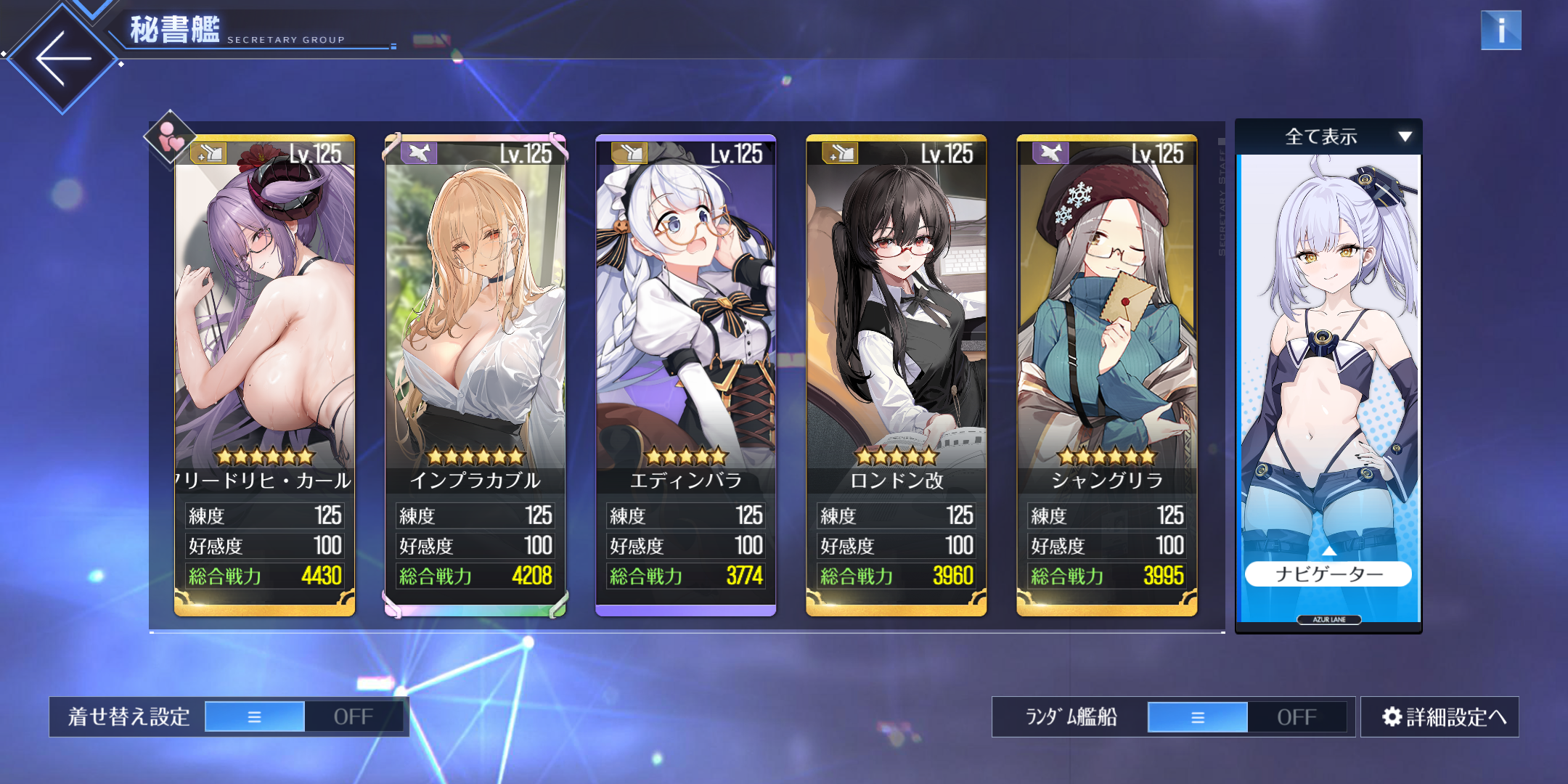Click the ナビゲーター navigator button
This screenshot has height=784, width=1568.
pos(1328,574)
